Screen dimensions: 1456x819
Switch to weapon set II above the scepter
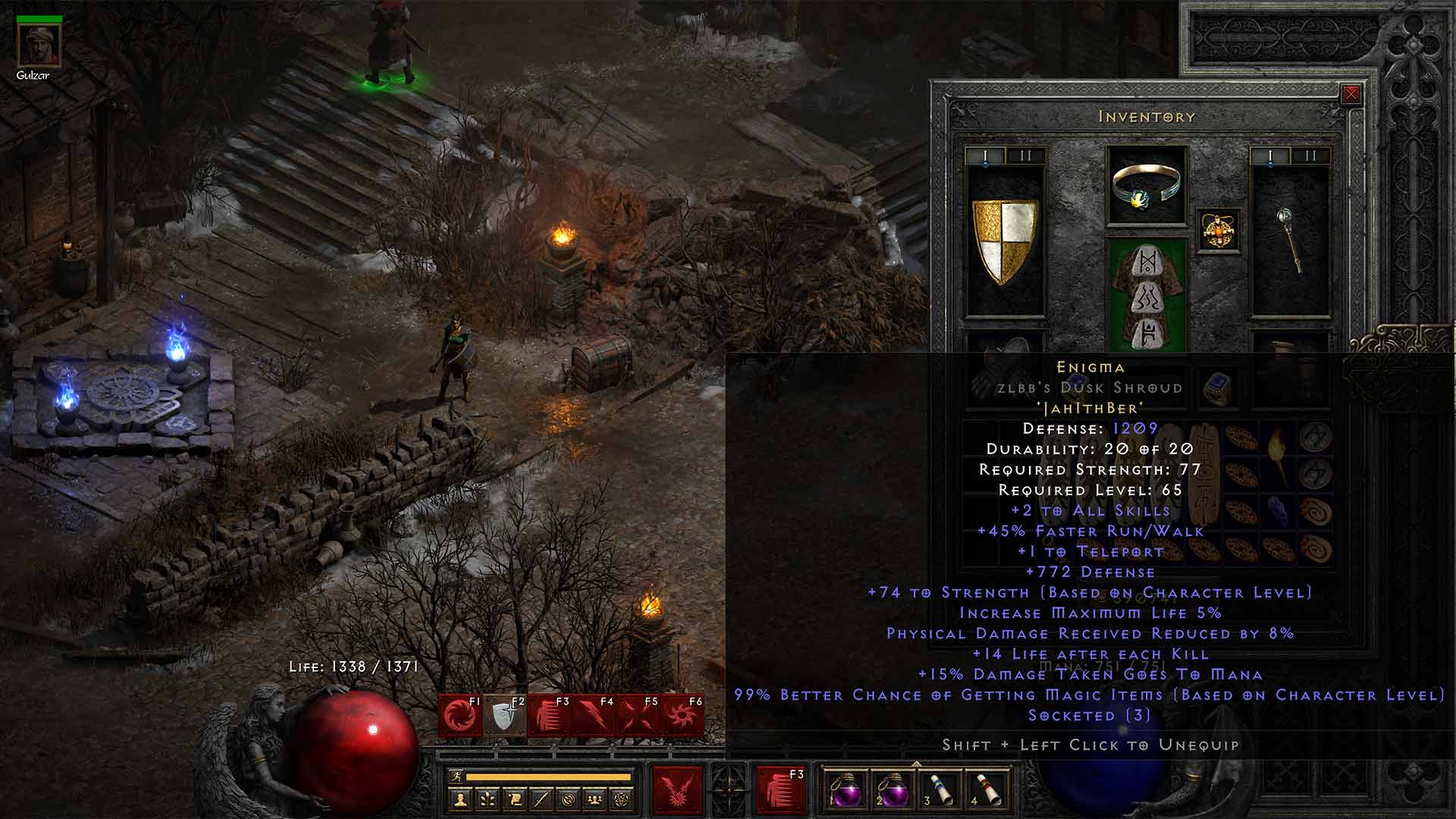[x=1310, y=156]
